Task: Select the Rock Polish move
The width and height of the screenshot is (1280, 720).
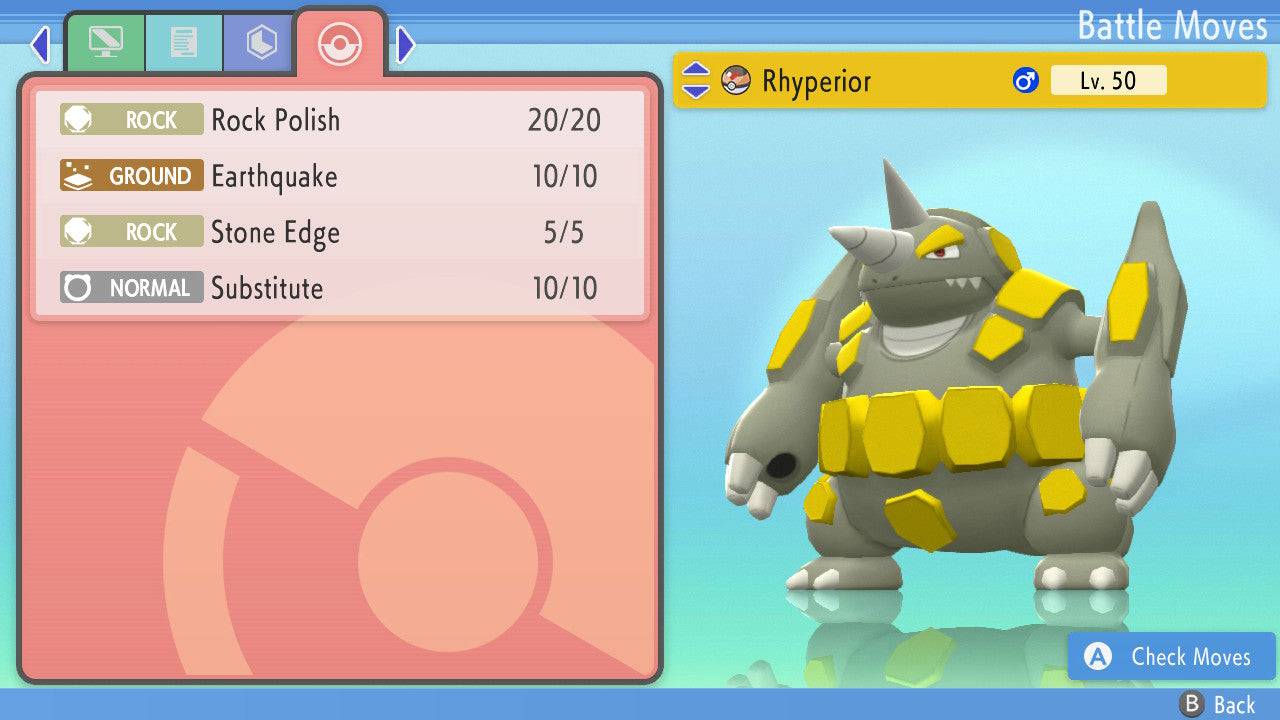Action: pyautogui.click(x=340, y=120)
